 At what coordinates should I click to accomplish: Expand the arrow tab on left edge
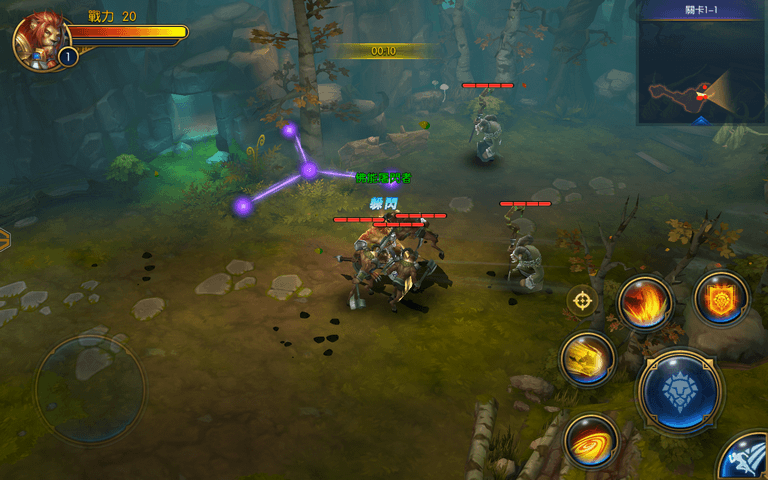[x=4, y=240]
